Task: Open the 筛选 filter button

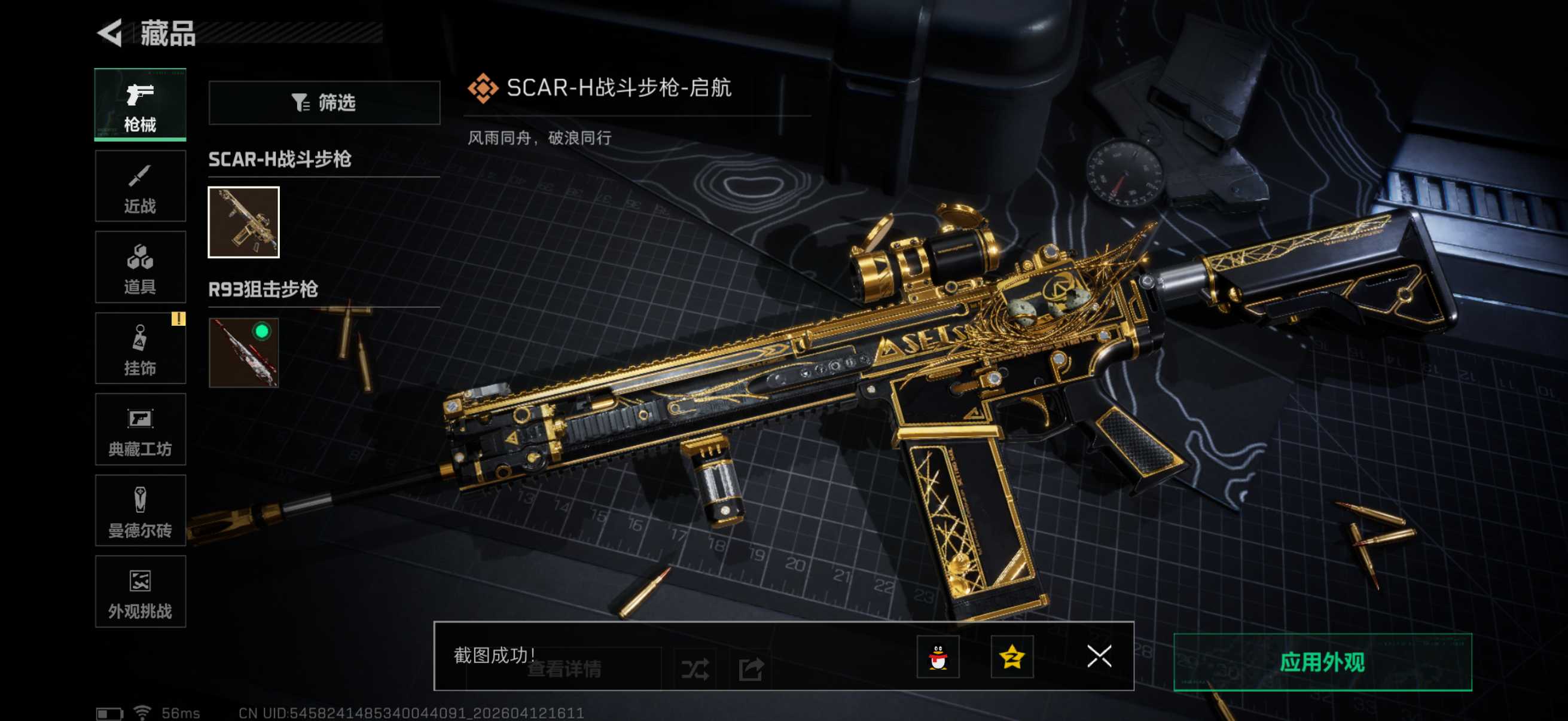Action: (x=324, y=103)
